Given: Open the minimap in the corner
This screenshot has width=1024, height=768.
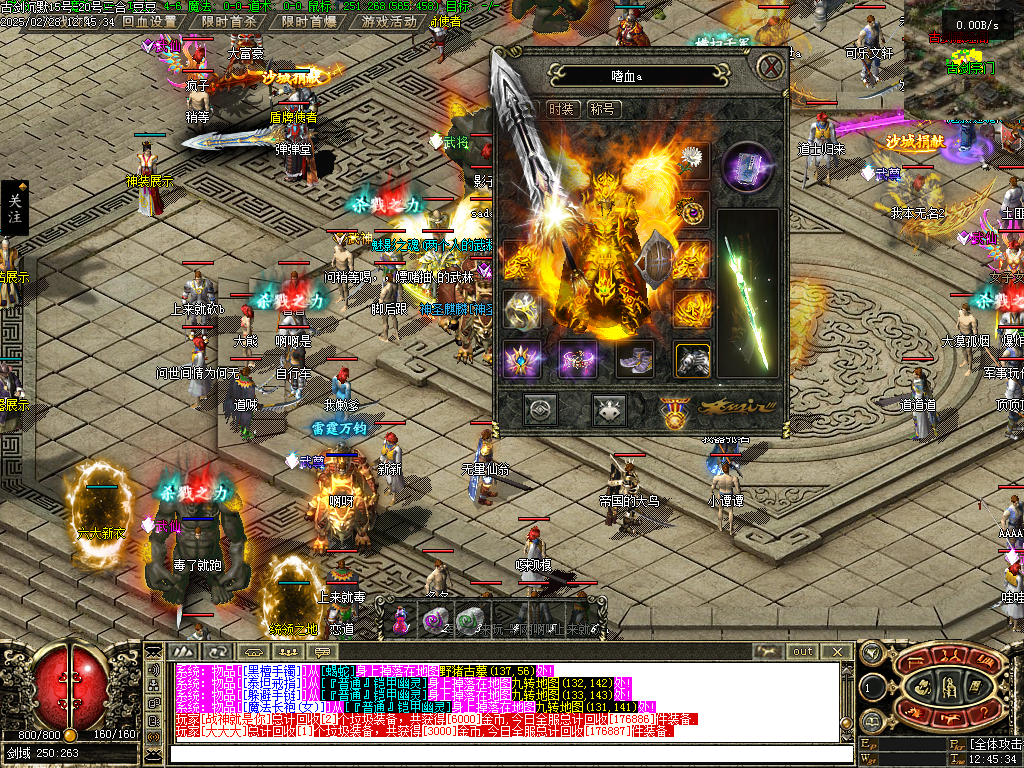Looking at the screenshot, I should pos(965,45).
